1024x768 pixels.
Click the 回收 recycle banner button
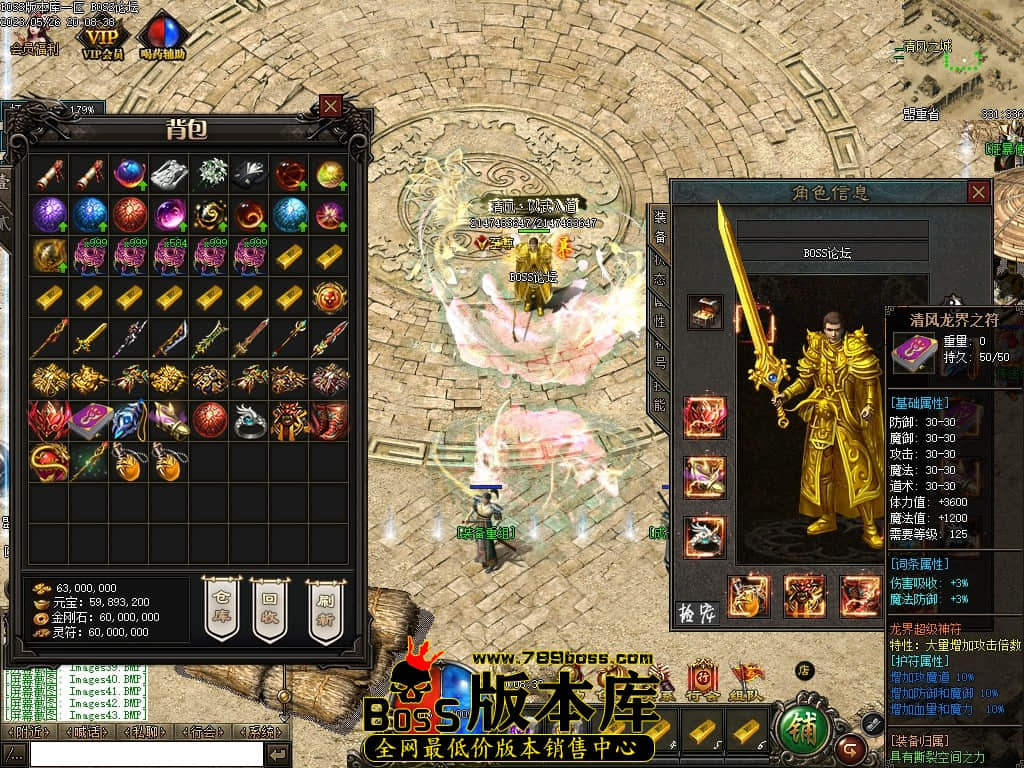tap(269, 607)
